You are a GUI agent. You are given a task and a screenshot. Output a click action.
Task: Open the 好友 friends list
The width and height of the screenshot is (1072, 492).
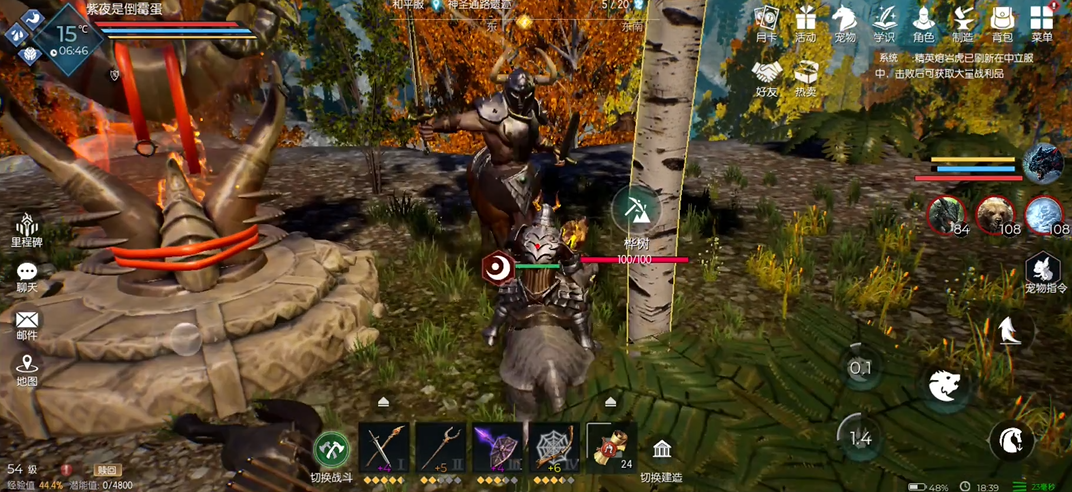pyautogui.click(x=767, y=74)
